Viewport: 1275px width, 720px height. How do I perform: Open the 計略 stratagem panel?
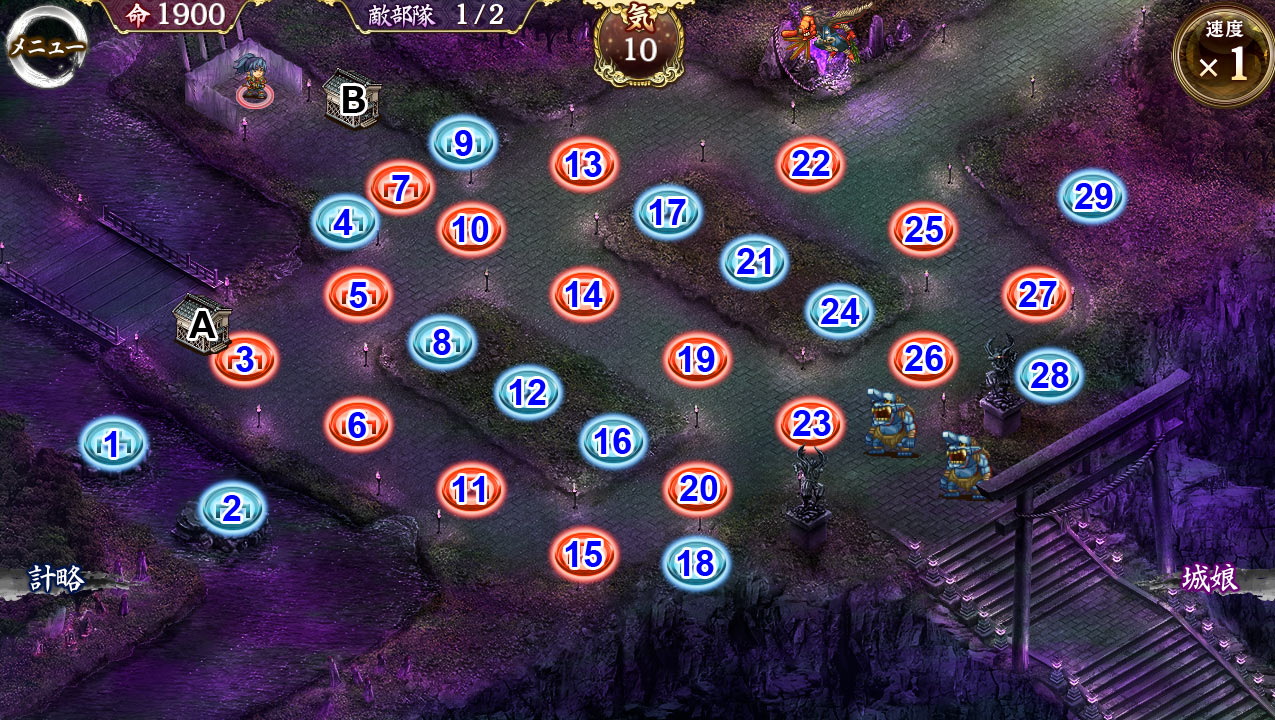point(56,579)
